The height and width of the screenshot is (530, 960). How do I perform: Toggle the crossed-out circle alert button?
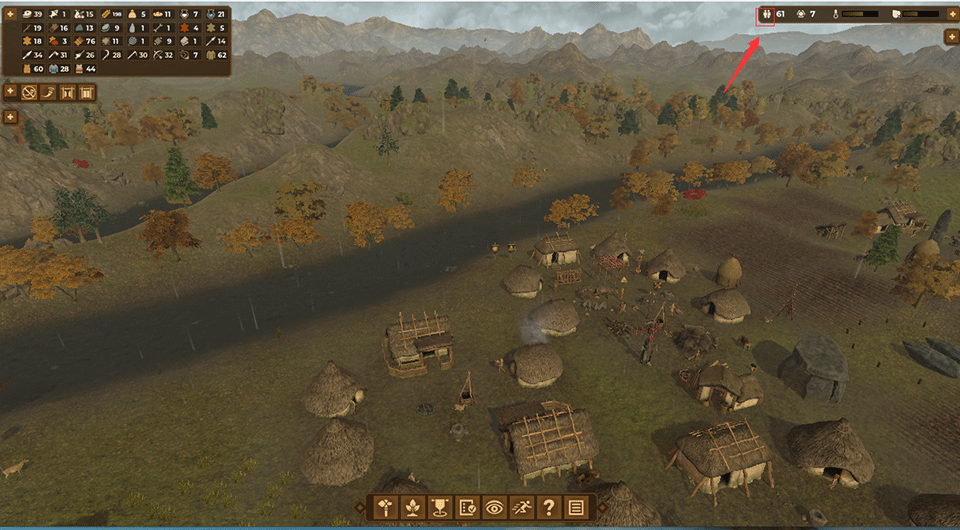[x=31, y=93]
